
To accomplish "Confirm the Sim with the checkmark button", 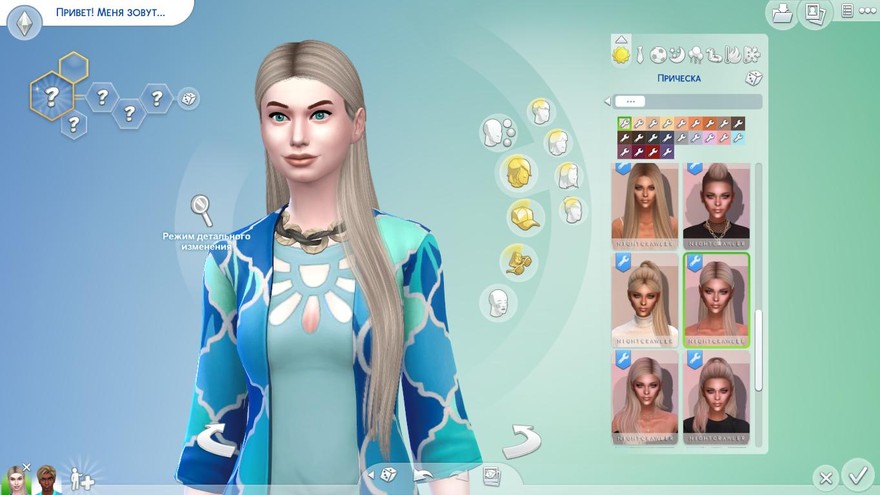I will coord(857,473).
